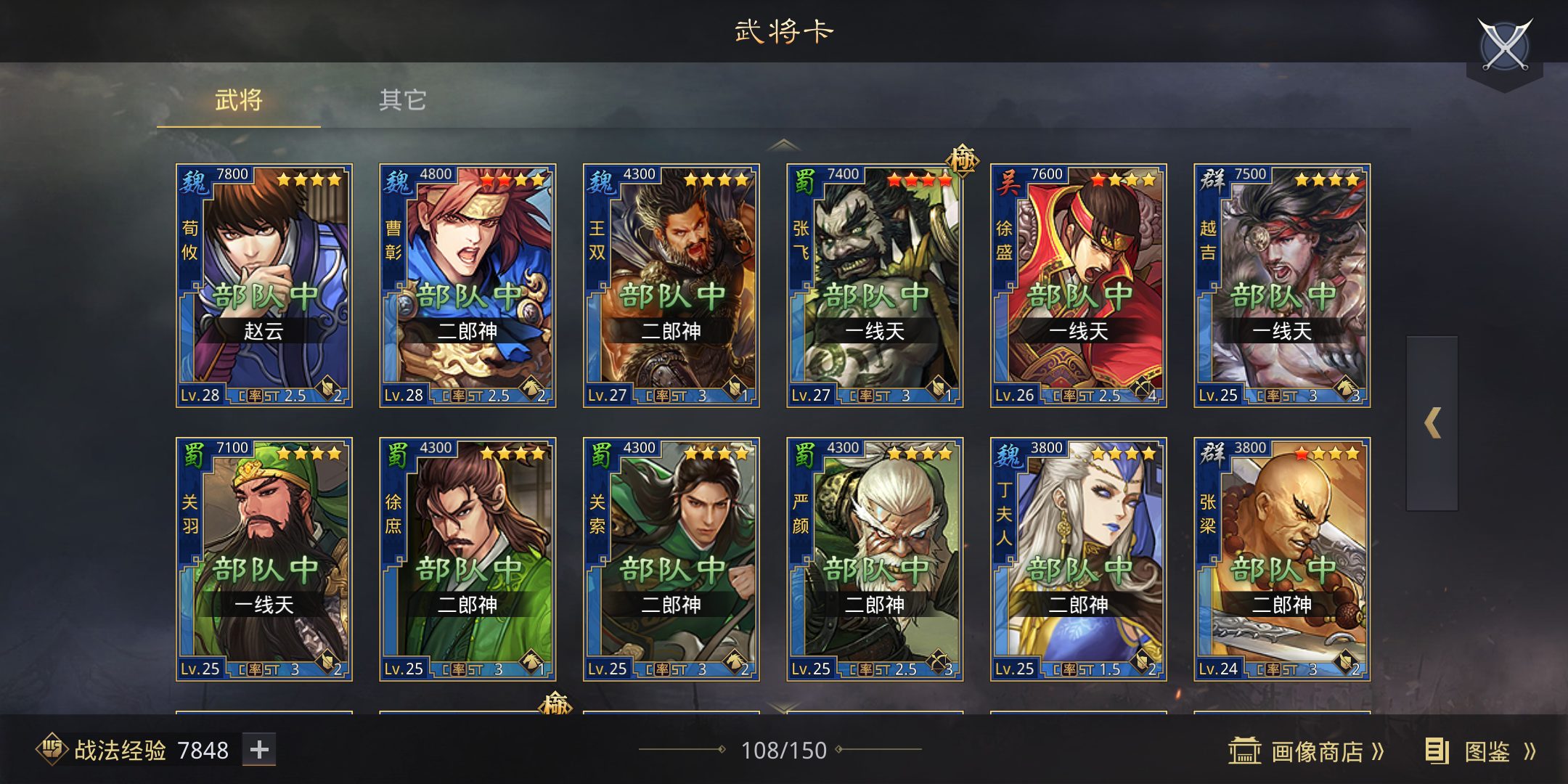Open the 王双 general card
Viewport: 1568px width, 784px height.
(x=671, y=285)
